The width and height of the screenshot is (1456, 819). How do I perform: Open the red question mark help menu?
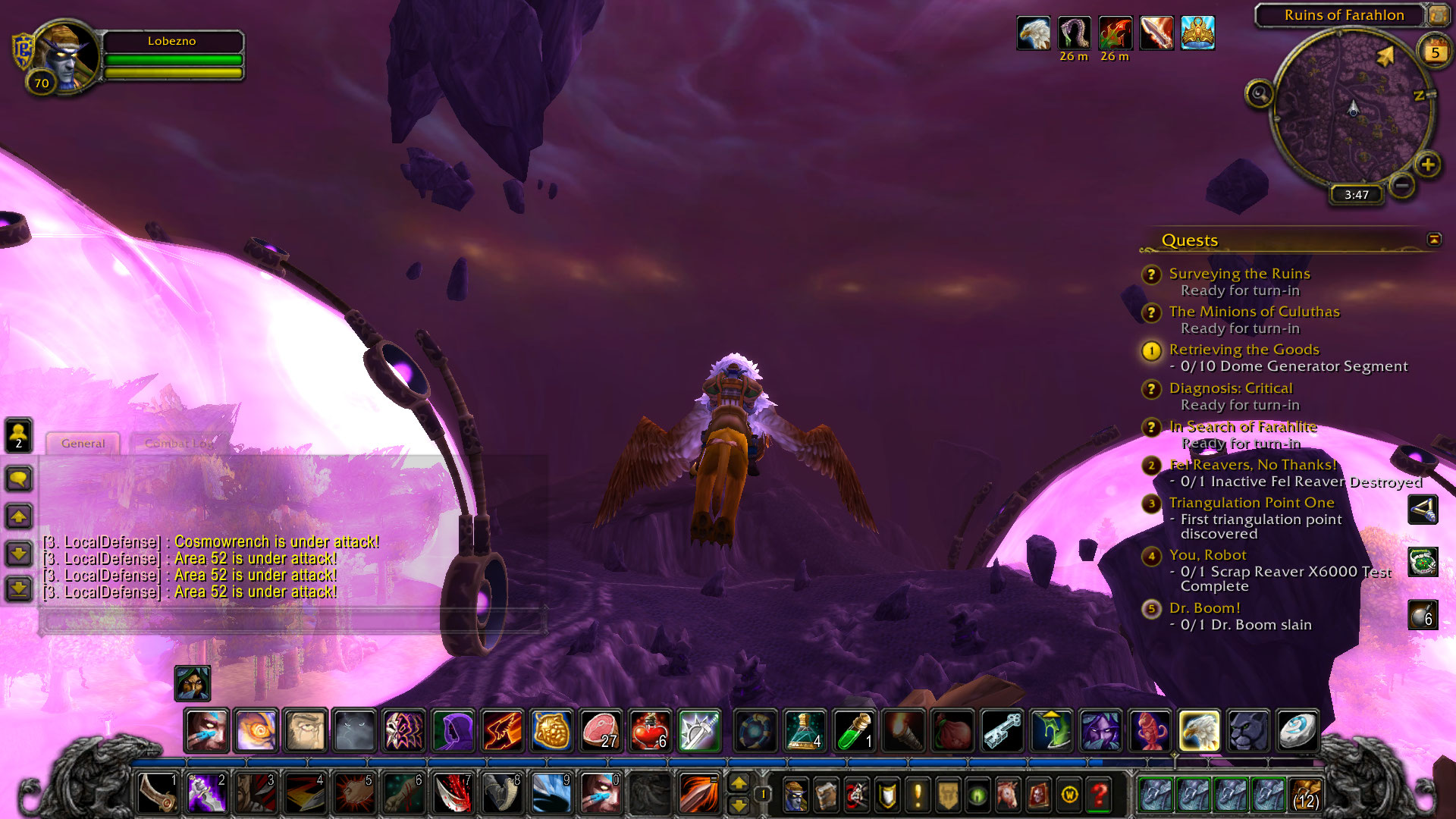[1100, 795]
